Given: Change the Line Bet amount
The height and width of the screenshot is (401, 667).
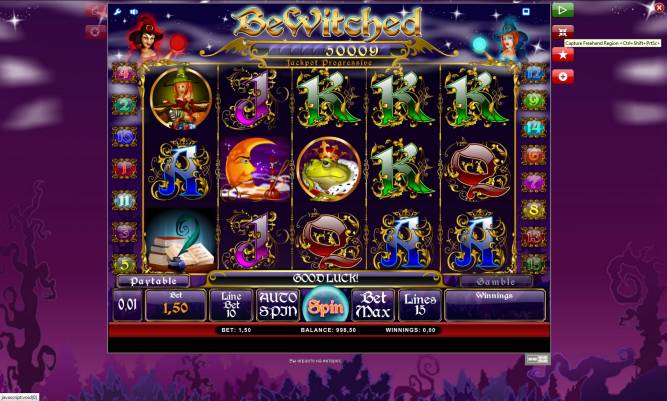Looking at the screenshot, I should pyautogui.click(x=230, y=305).
